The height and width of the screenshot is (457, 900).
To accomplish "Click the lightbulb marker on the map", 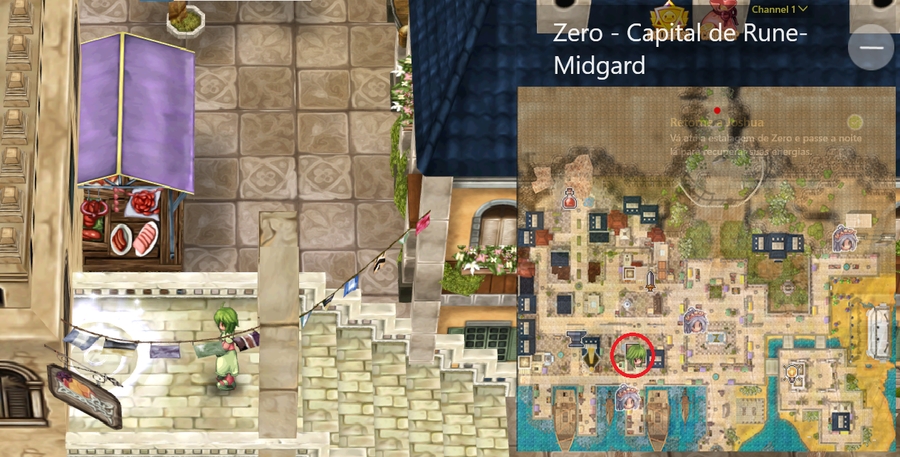I will (x=792, y=373).
